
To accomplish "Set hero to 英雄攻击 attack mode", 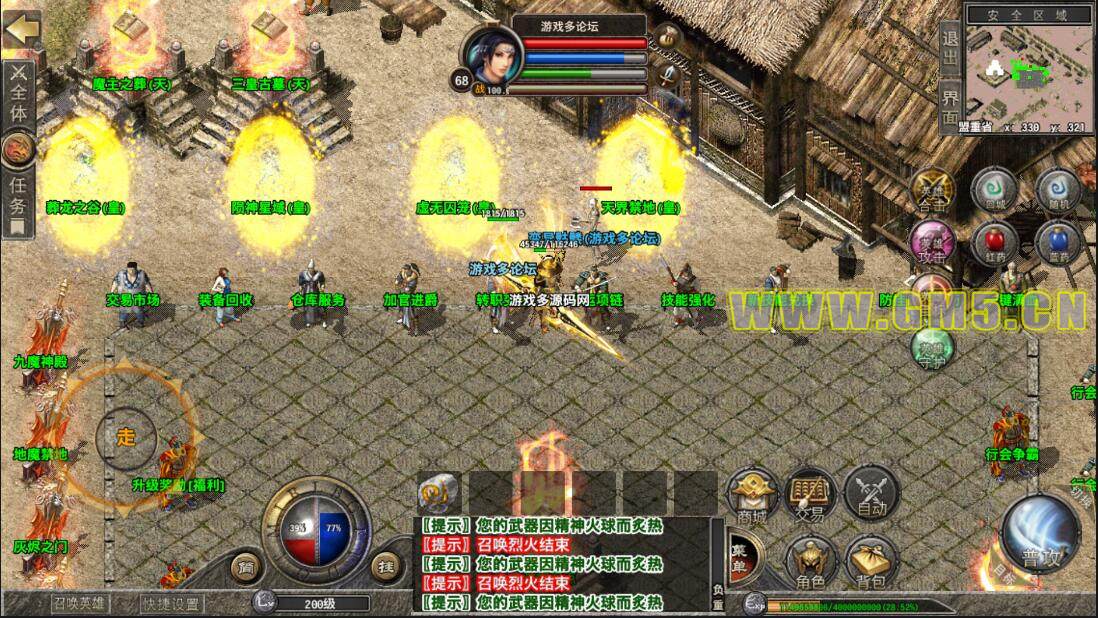I will 931,245.
